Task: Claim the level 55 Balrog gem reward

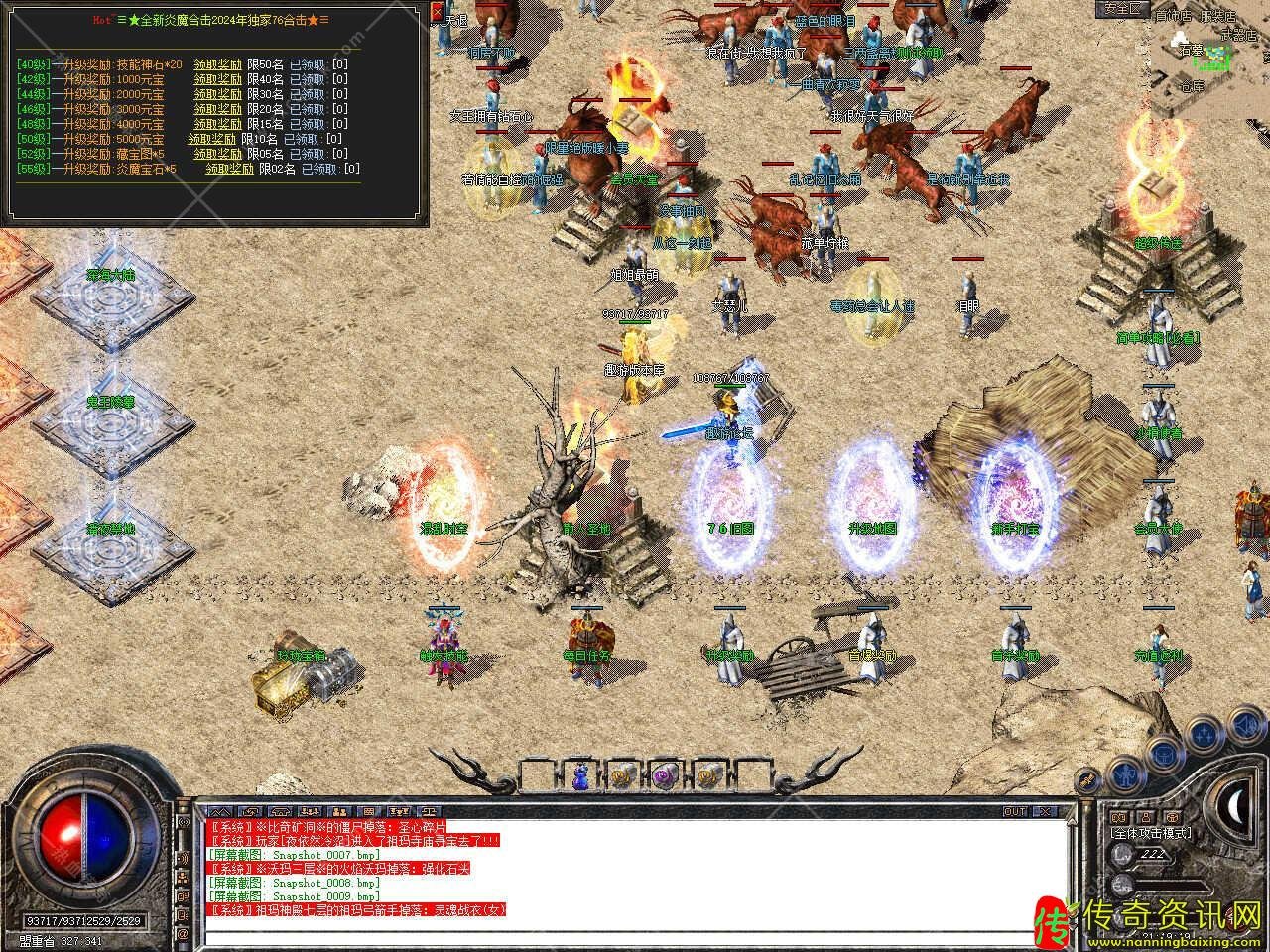Action: click(x=229, y=169)
